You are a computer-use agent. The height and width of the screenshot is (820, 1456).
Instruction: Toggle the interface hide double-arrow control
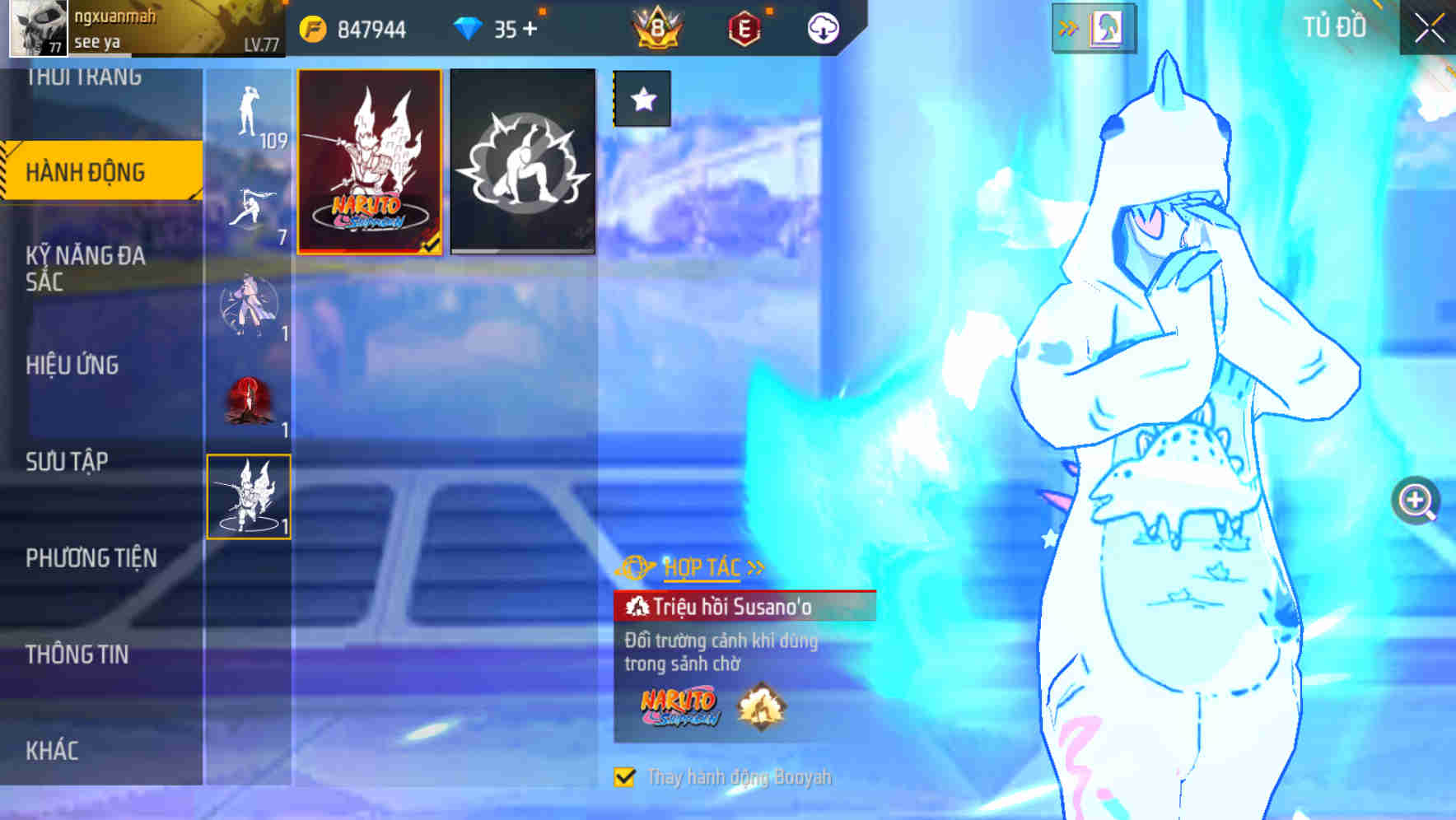point(1069,26)
